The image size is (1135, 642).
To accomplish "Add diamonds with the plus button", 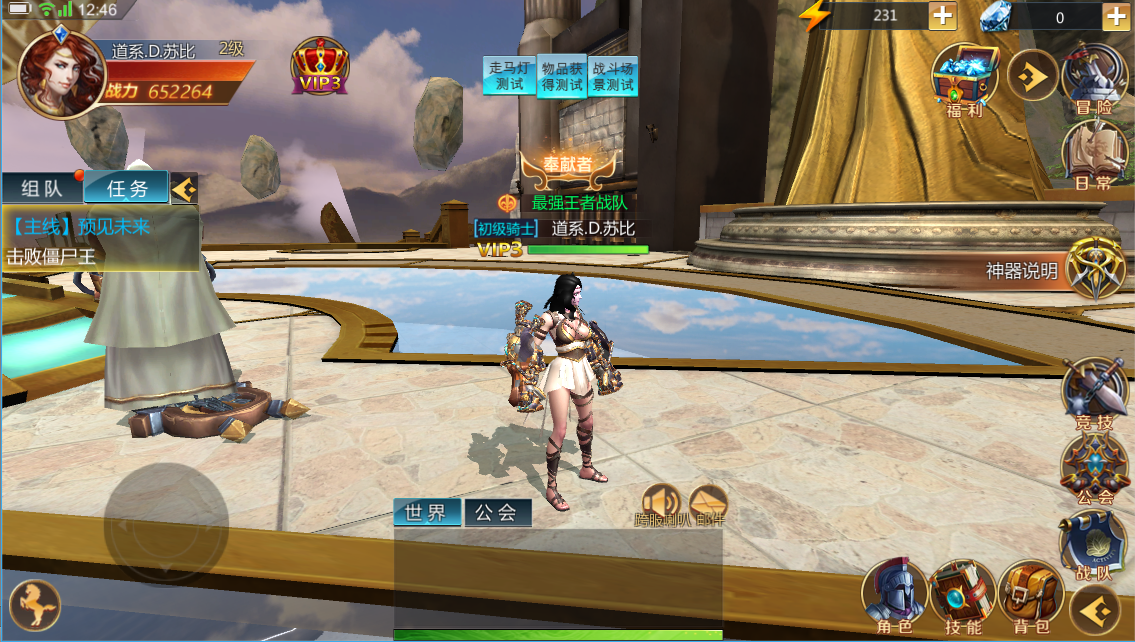I will [x=1116, y=16].
